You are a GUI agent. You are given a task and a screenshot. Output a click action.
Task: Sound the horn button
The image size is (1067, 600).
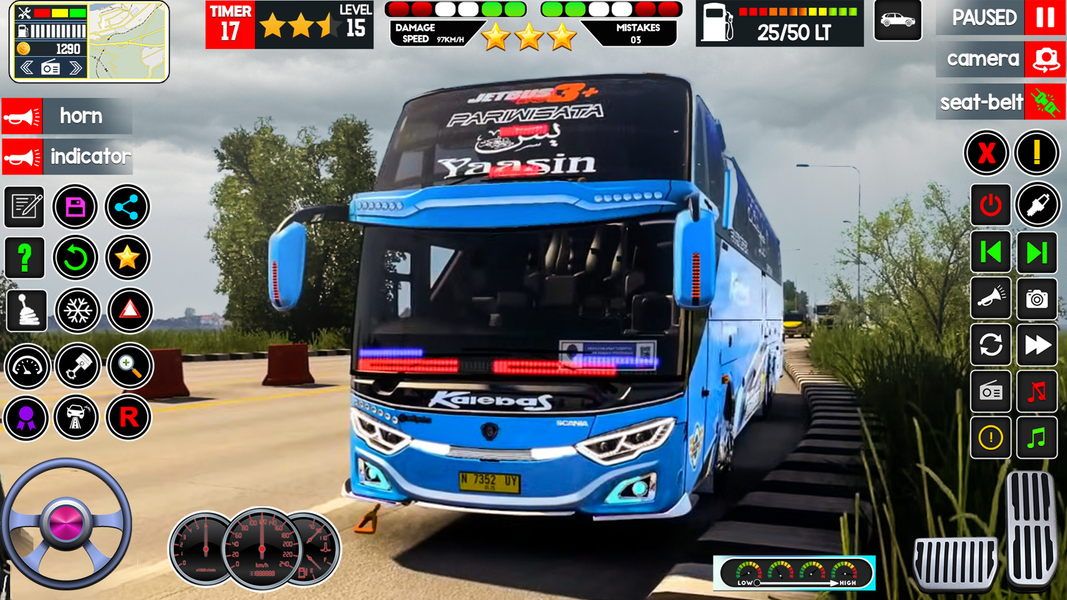point(22,116)
